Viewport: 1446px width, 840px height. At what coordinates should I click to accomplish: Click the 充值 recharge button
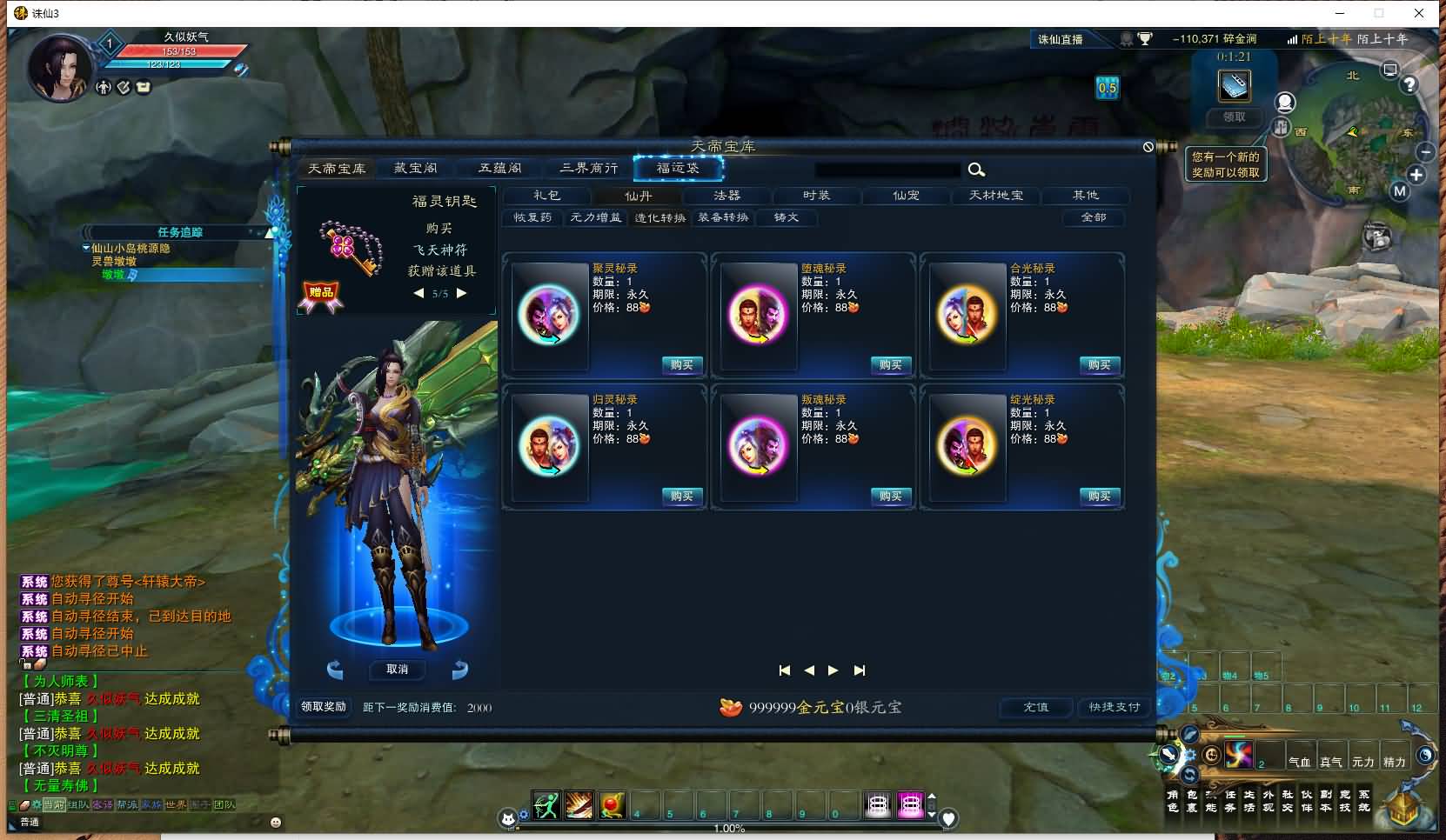(1035, 707)
